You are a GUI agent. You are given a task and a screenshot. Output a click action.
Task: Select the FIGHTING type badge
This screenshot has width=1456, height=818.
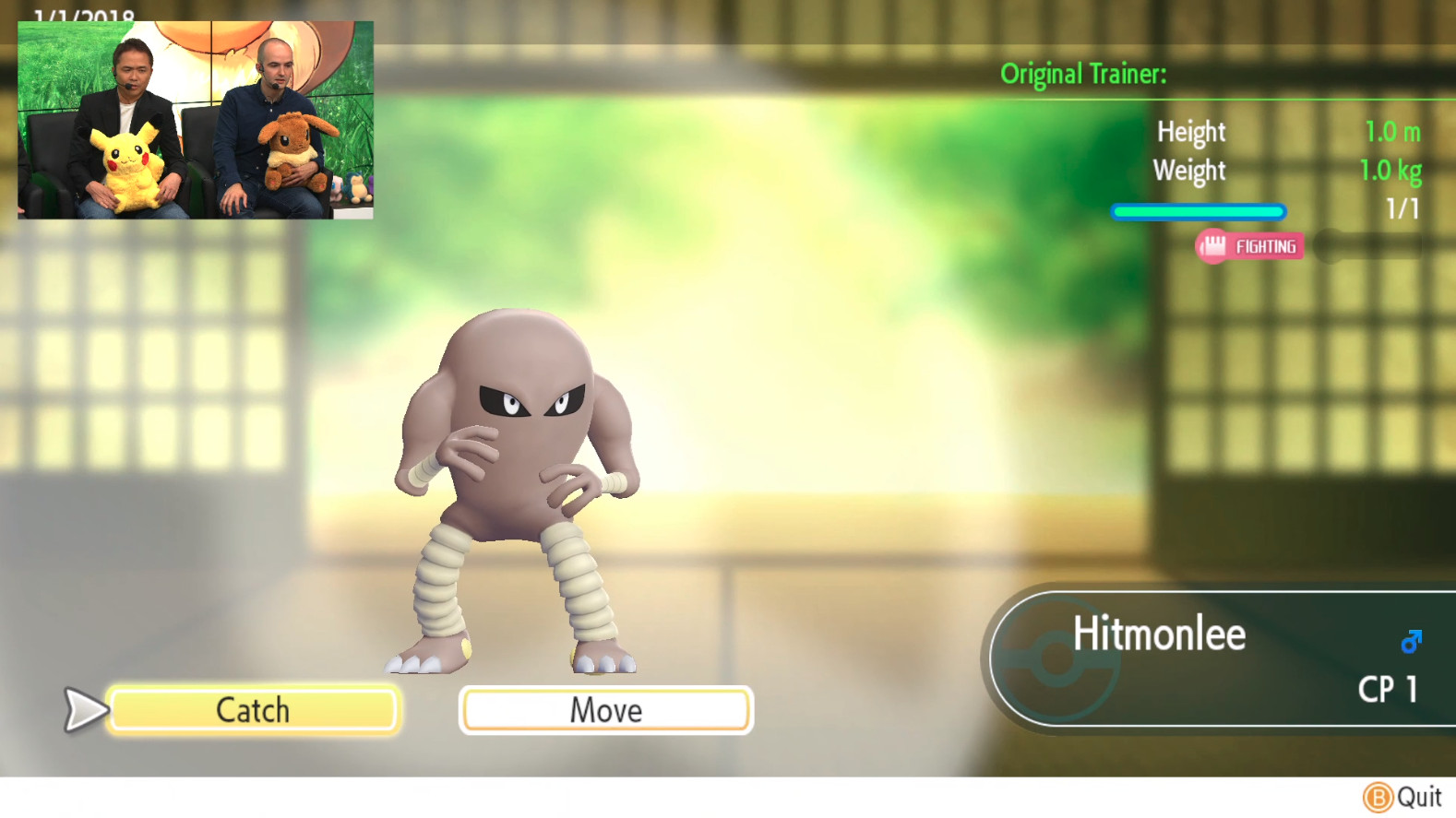pos(1248,247)
